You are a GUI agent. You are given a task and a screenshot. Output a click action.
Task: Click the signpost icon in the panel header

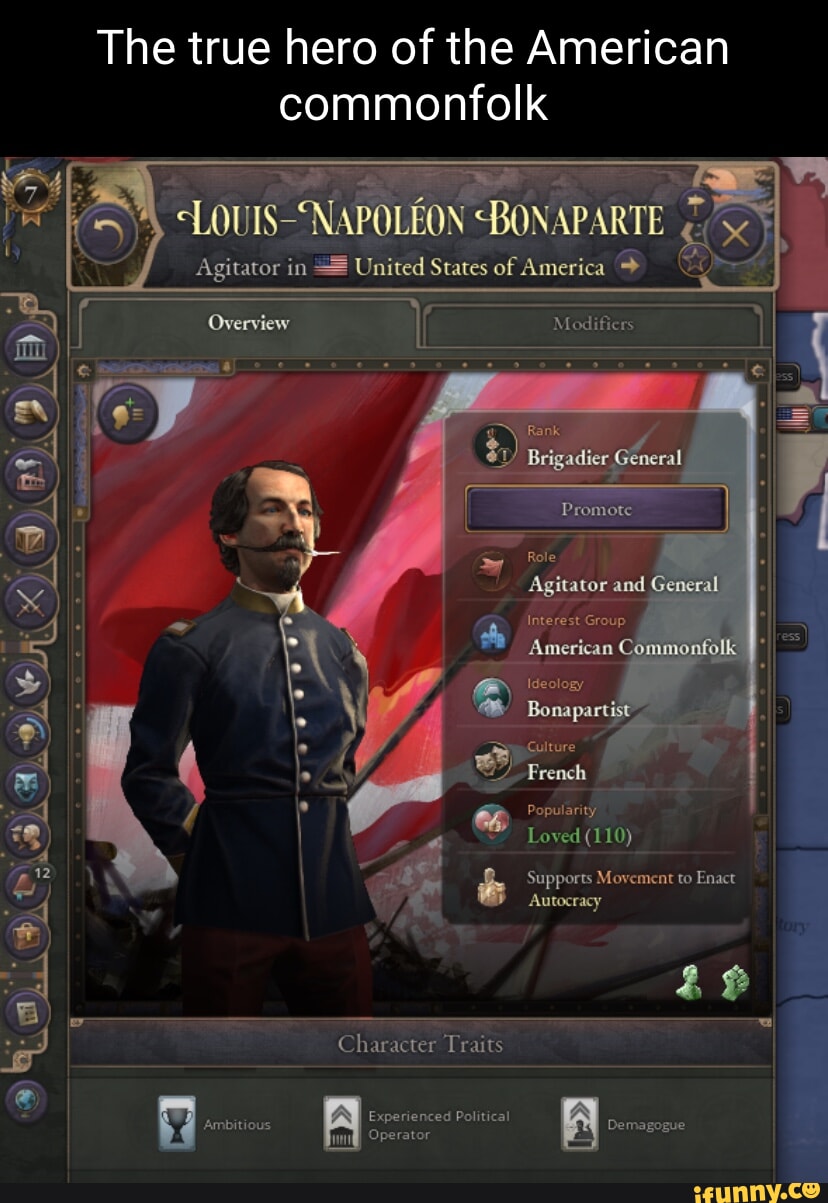(x=691, y=207)
